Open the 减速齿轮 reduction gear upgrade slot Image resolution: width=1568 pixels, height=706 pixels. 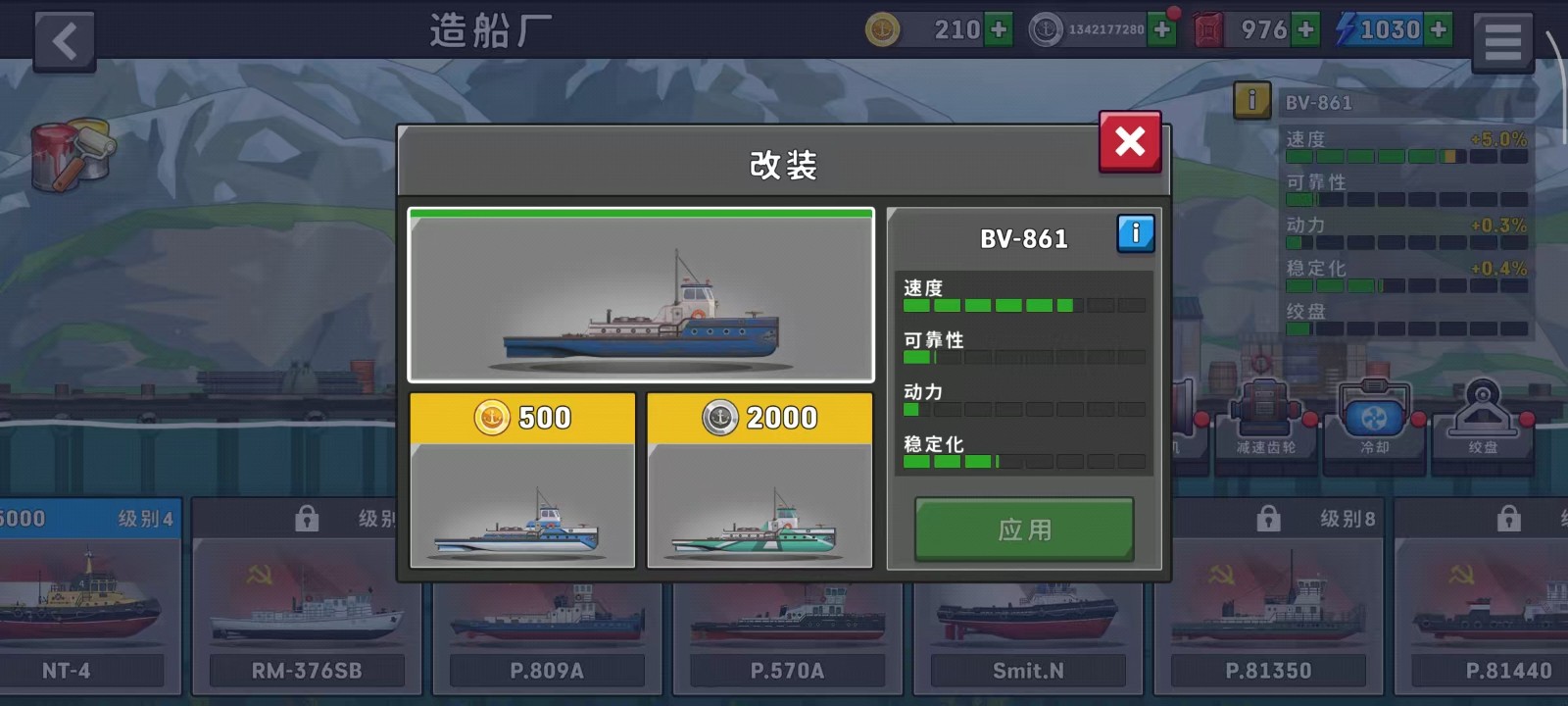[x=1265, y=422]
